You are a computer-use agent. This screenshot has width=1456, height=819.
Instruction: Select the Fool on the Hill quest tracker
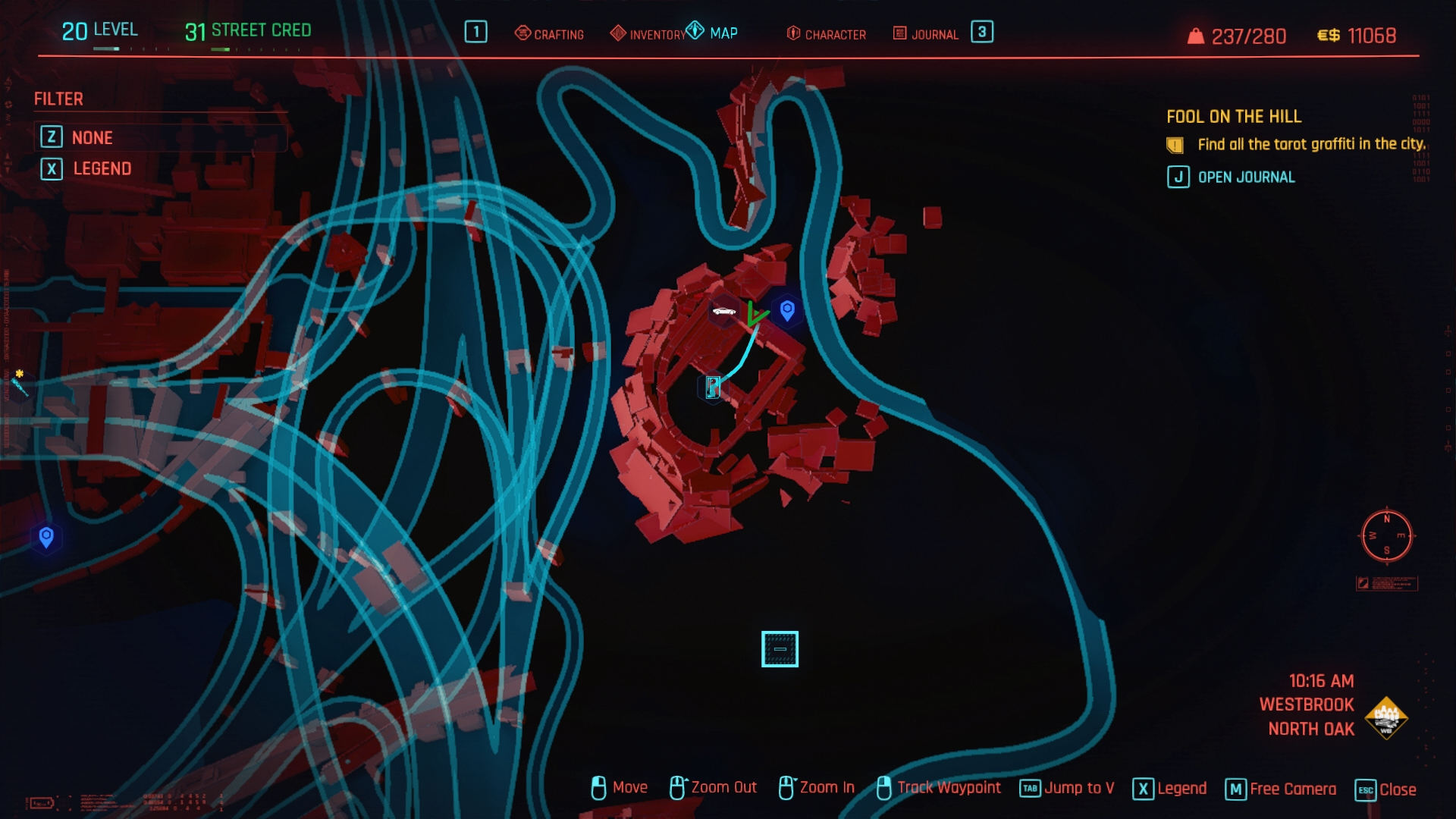pyautogui.click(x=1233, y=117)
